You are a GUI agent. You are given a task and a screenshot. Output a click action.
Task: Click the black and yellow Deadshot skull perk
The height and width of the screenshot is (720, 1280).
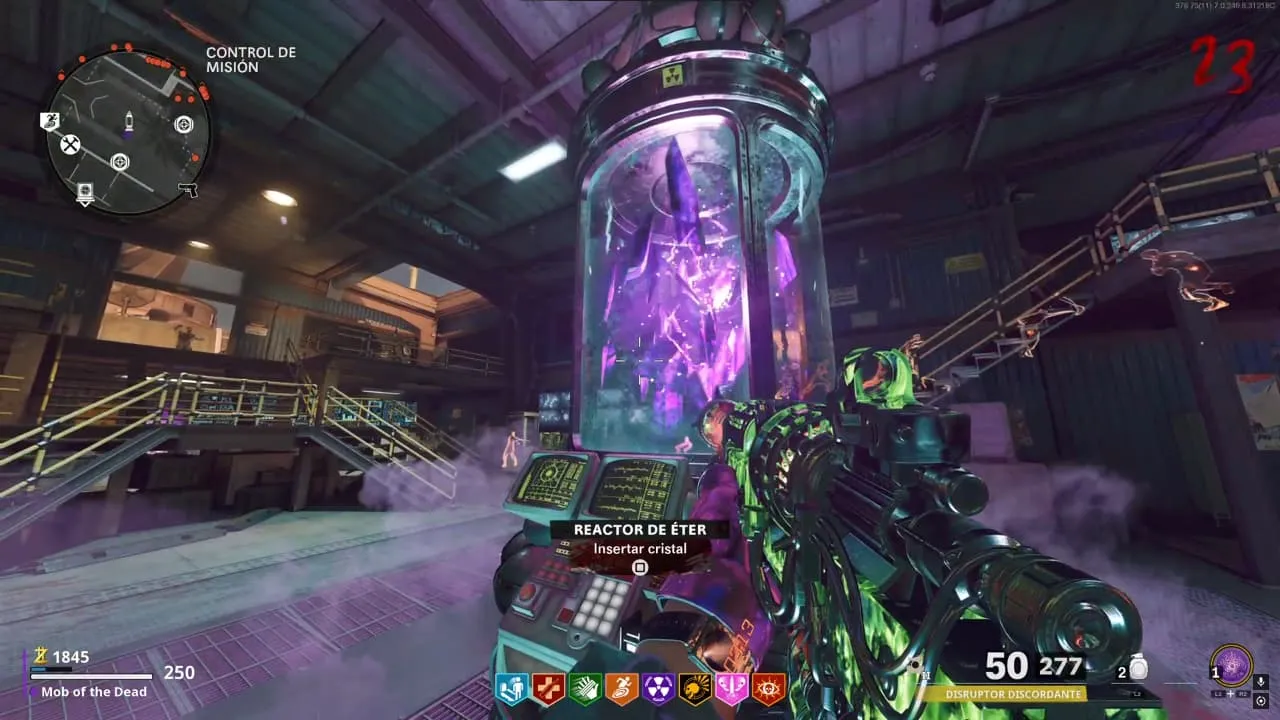pyautogui.click(x=695, y=687)
